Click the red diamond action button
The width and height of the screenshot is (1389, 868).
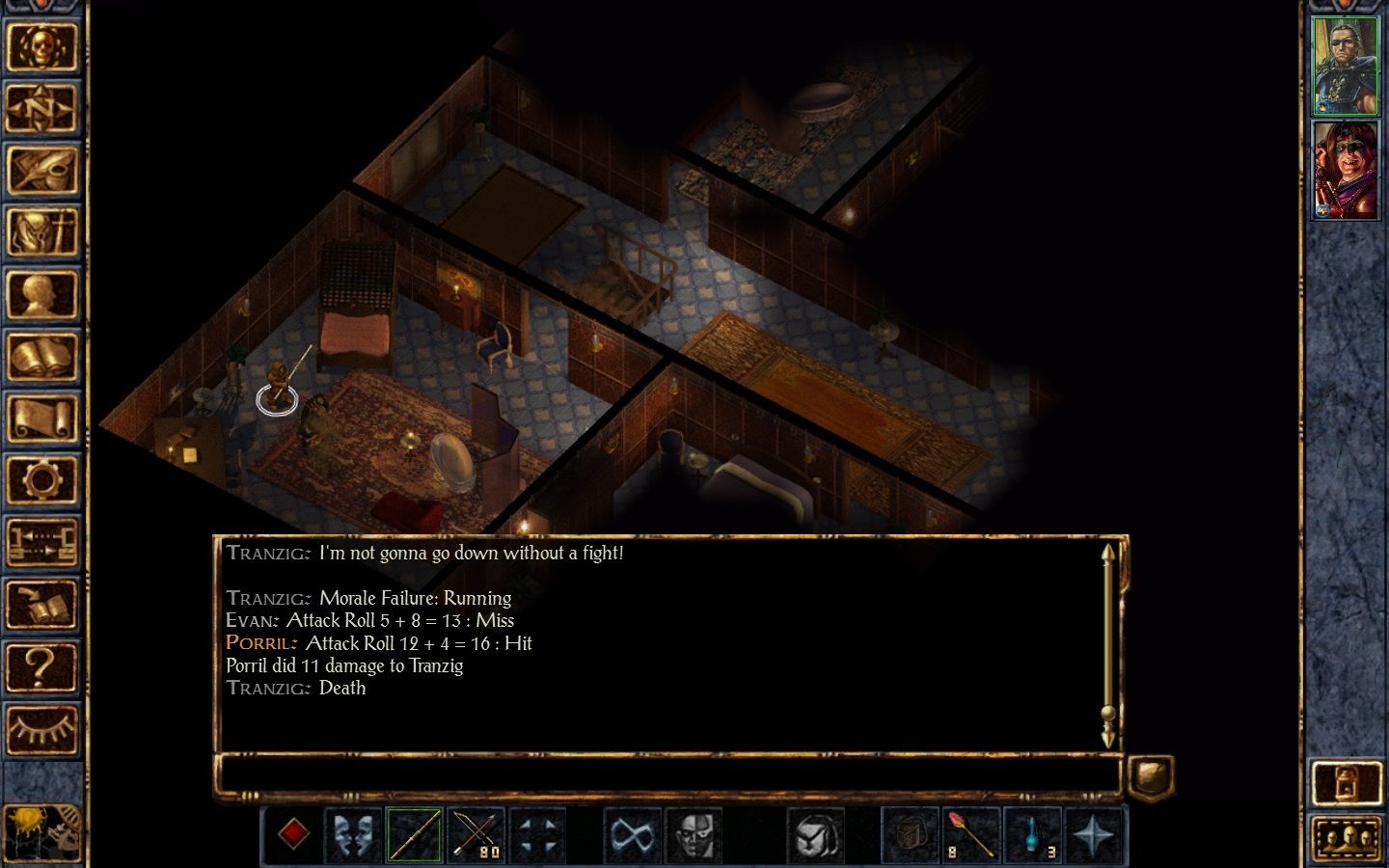(x=292, y=834)
